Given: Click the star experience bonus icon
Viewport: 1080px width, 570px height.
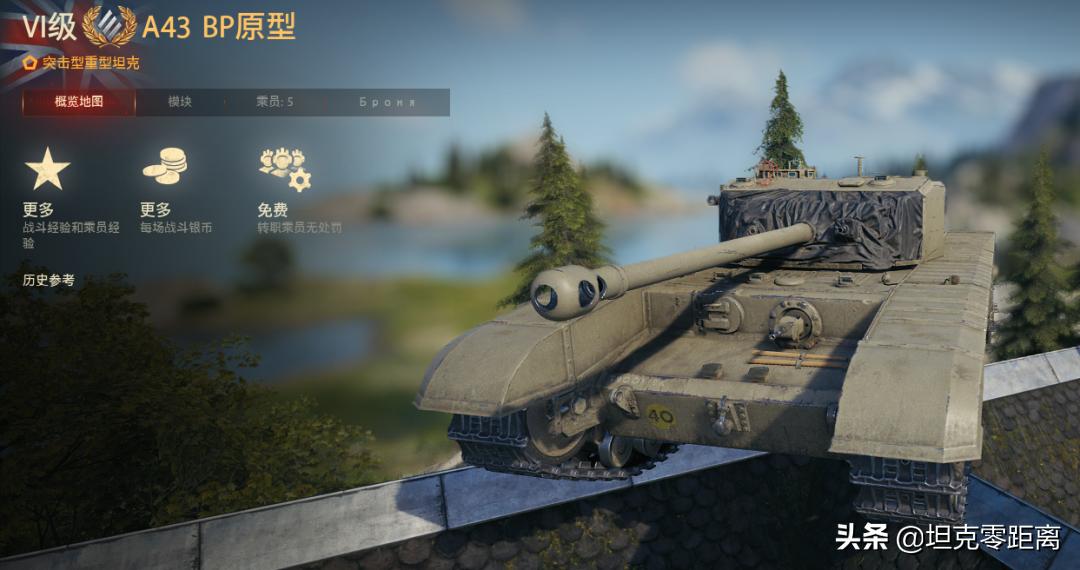Looking at the screenshot, I should (47, 169).
